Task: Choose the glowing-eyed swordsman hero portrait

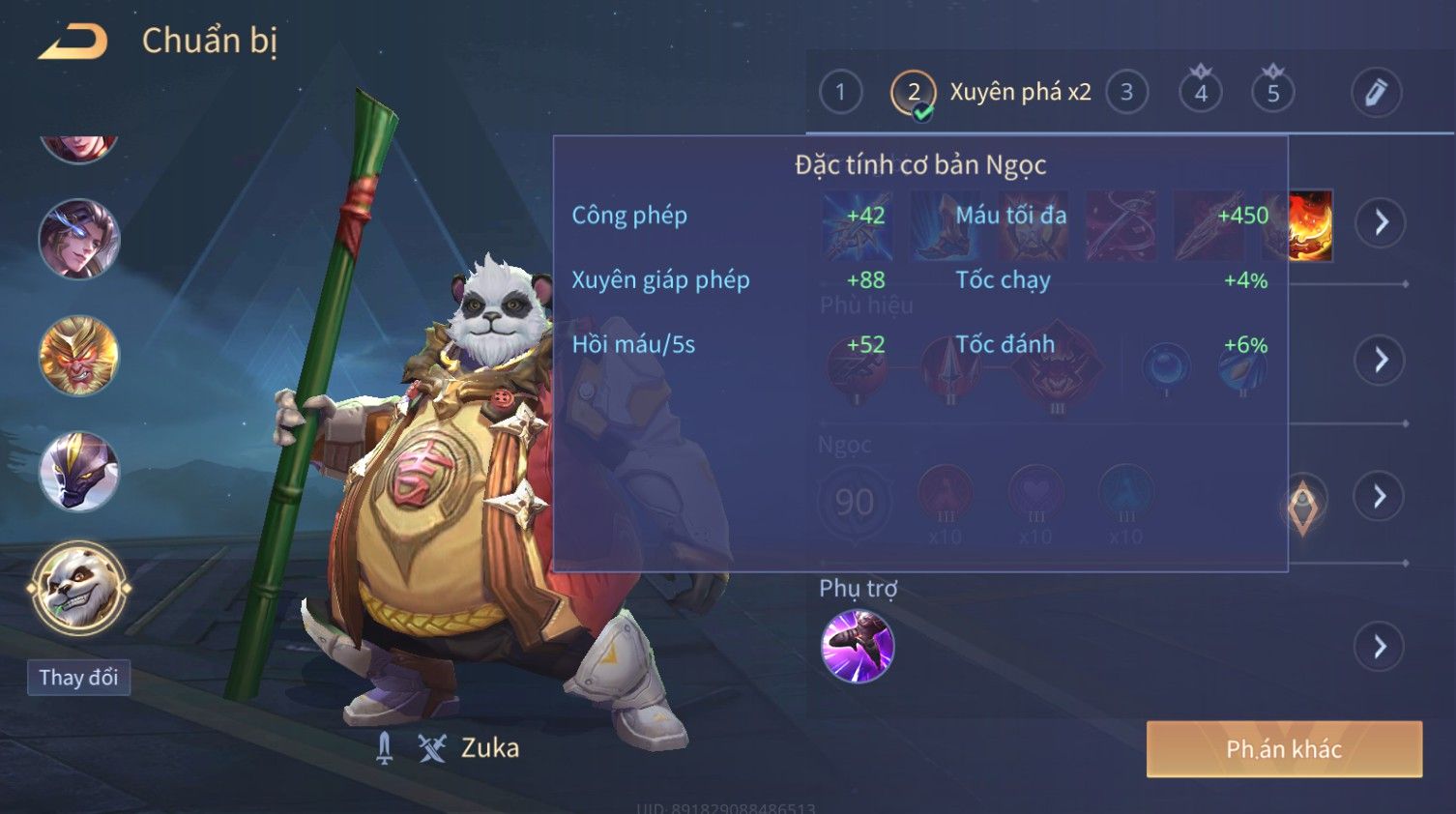Action: click(x=78, y=240)
